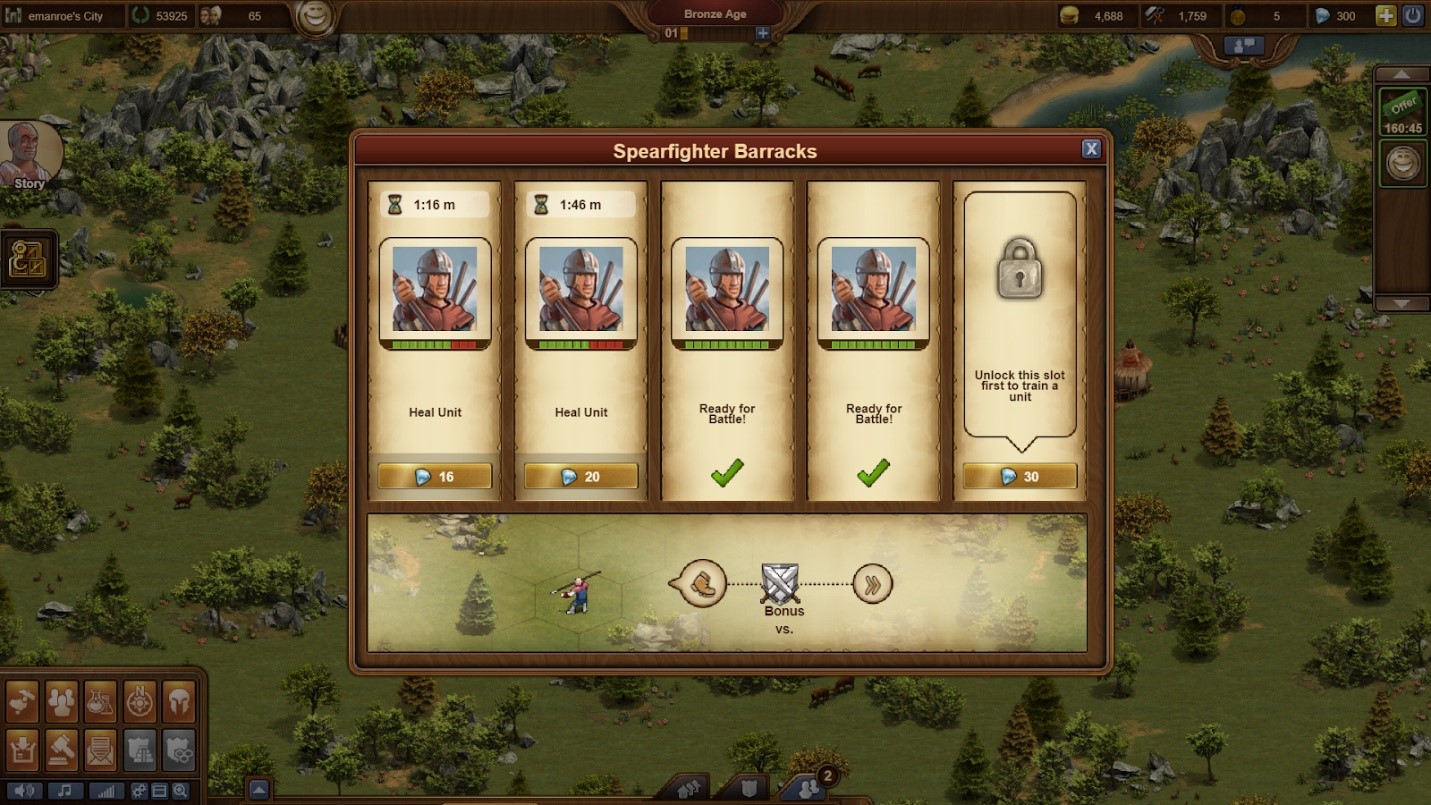Click the blue power logout button

[x=1412, y=16]
